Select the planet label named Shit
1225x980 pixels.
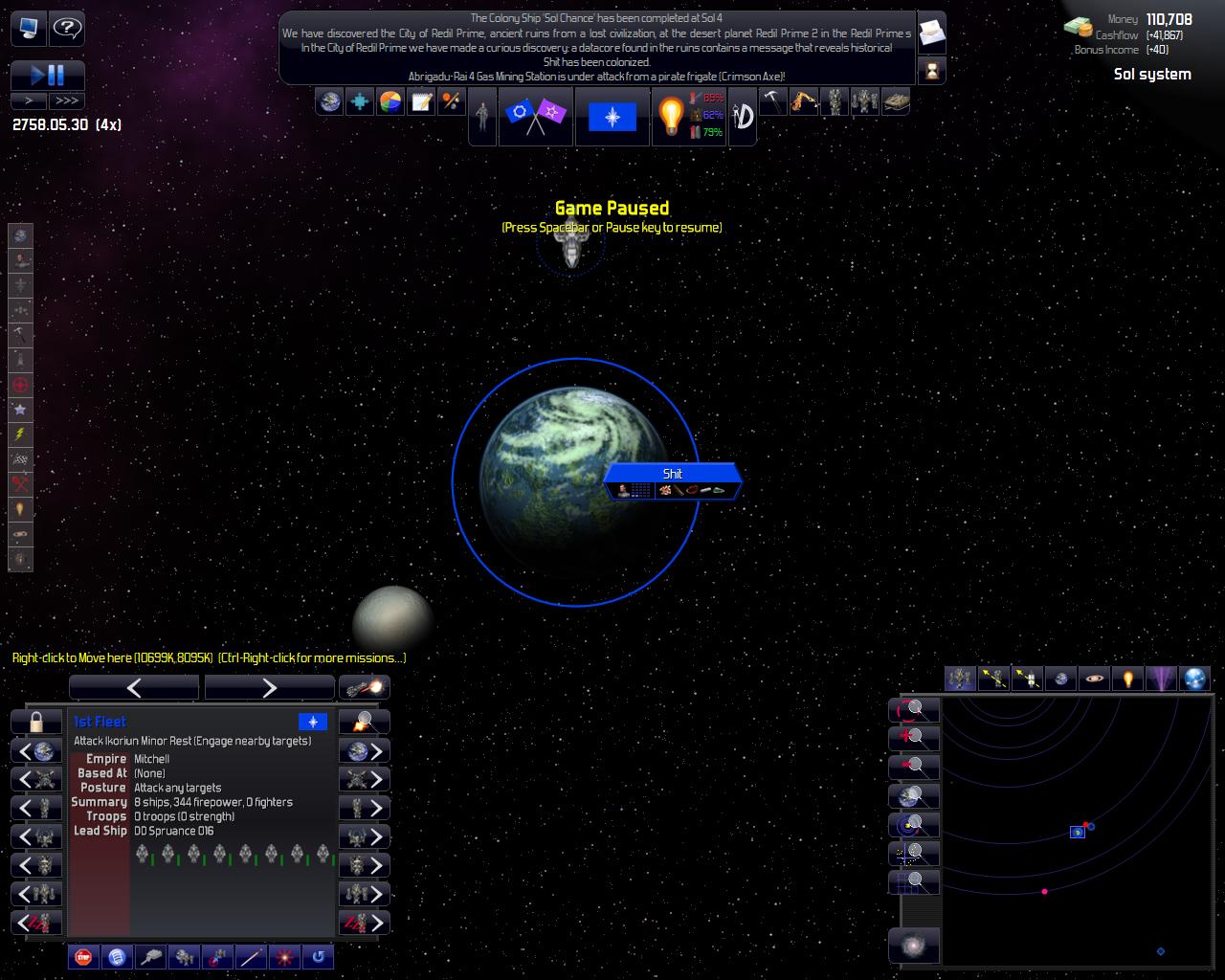[x=673, y=474]
